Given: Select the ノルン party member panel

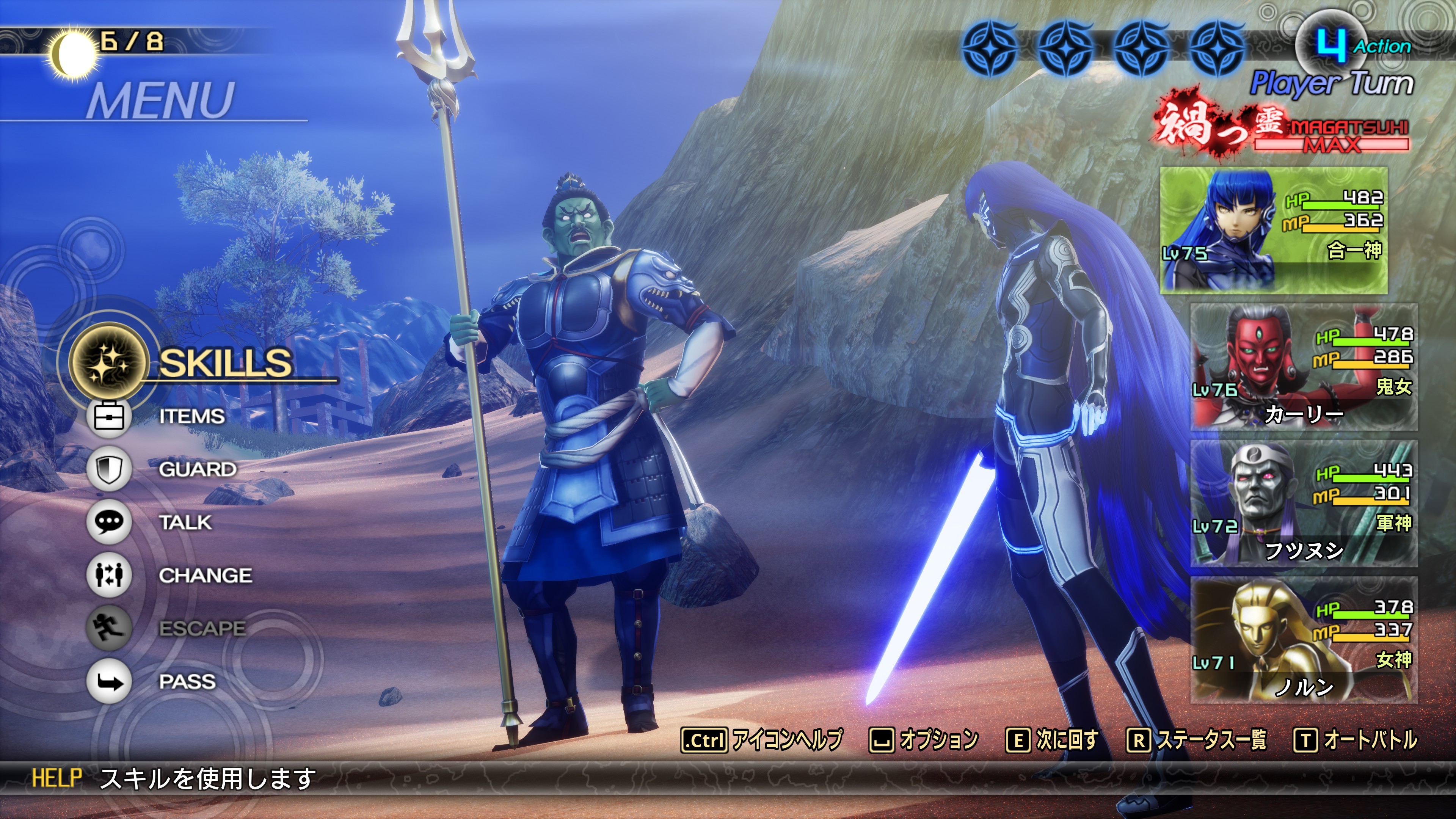Looking at the screenshot, I should tap(1304, 640).
